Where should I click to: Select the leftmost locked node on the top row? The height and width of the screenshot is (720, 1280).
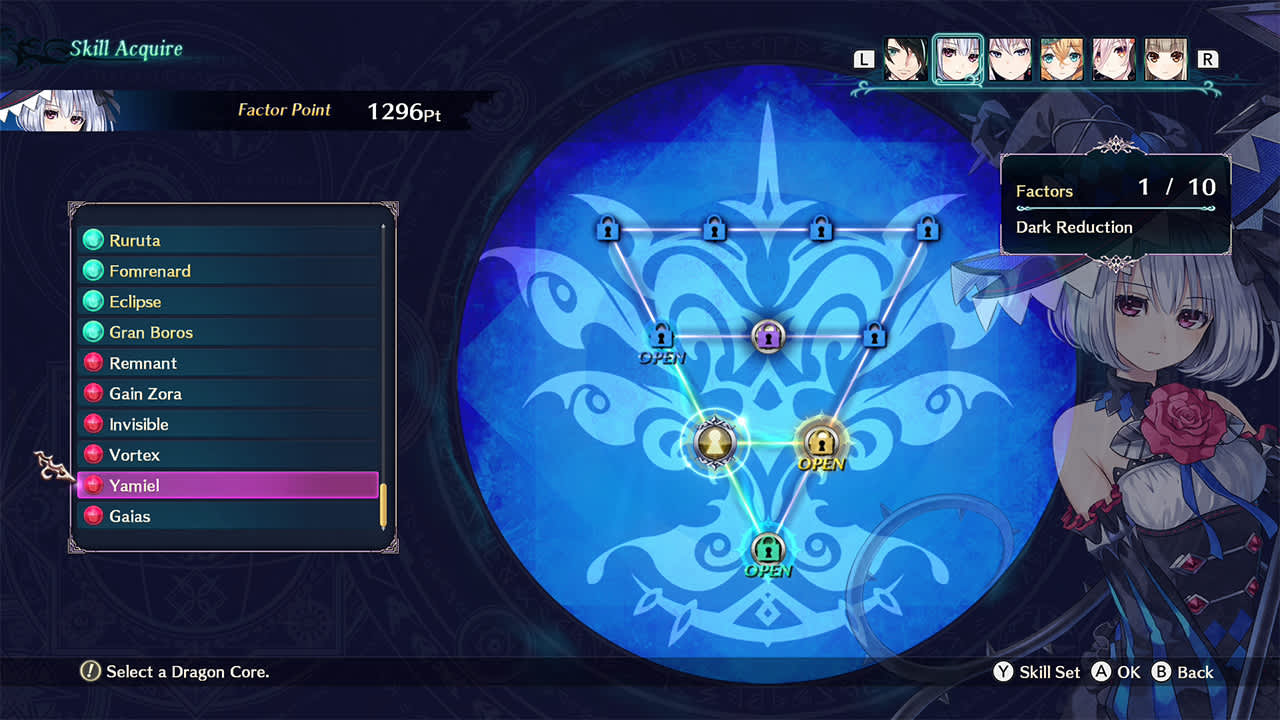pos(608,229)
